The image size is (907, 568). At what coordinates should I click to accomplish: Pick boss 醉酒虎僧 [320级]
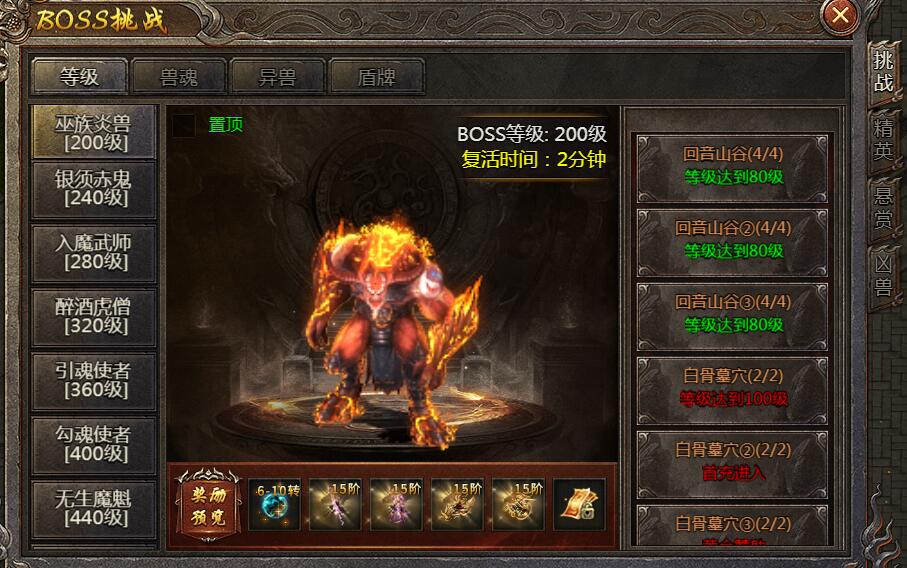94,315
